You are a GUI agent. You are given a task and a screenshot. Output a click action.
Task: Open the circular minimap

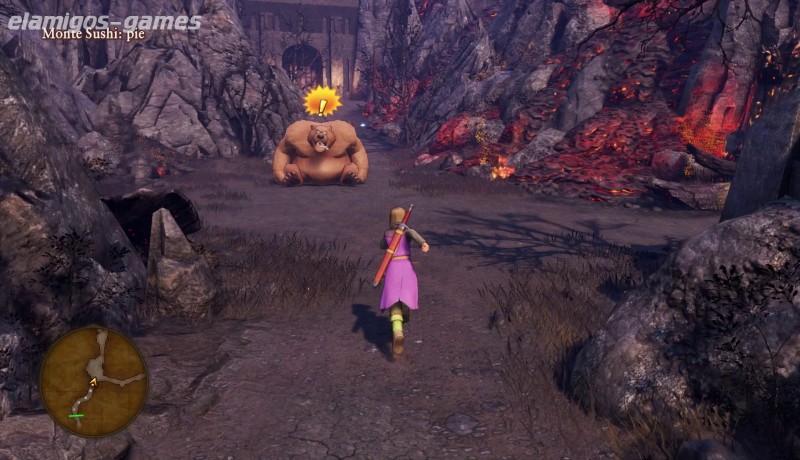click(x=94, y=381)
